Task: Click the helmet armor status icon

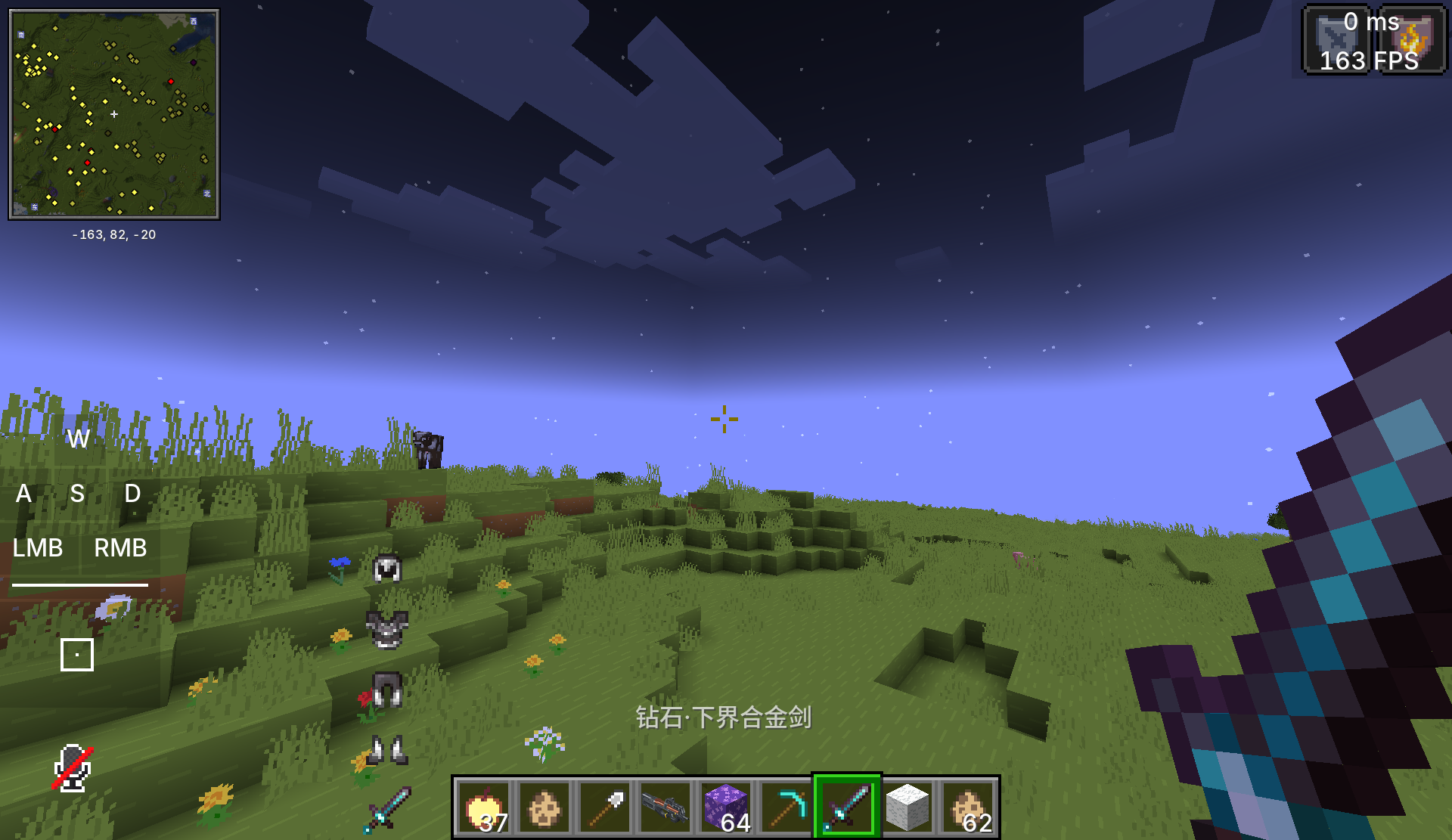Action: [x=387, y=569]
